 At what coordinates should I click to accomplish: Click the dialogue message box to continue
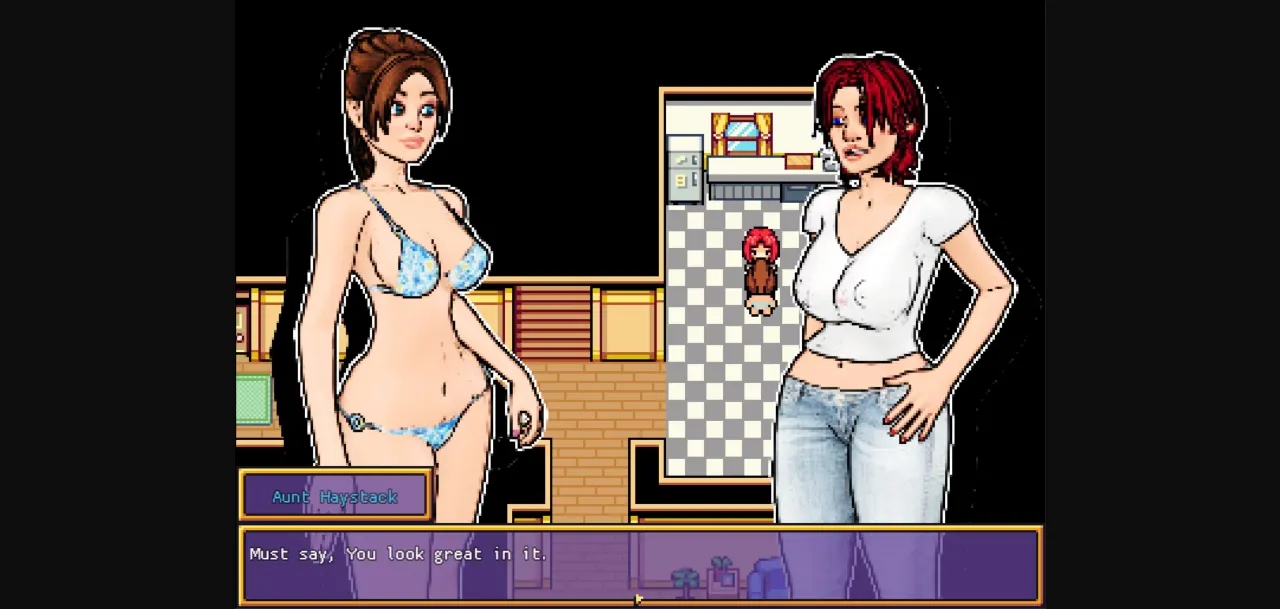click(x=640, y=566)
